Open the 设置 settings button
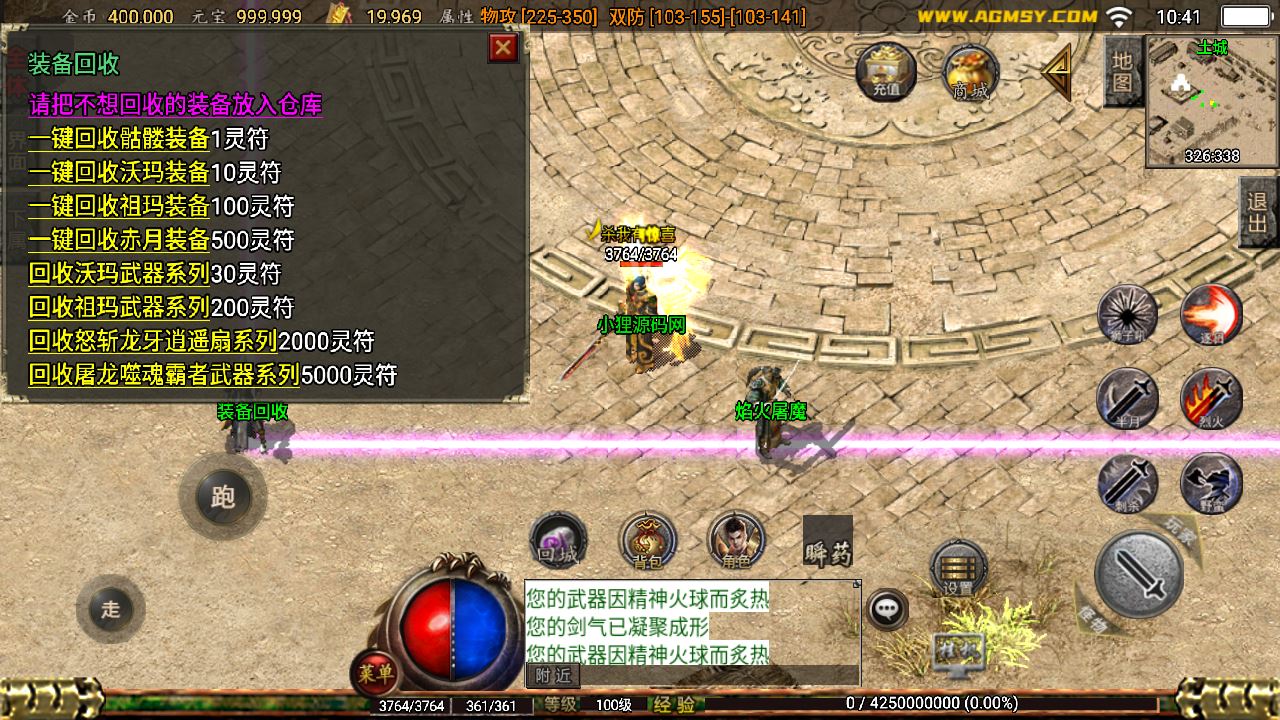1280x720 pixels. coord(958,569)
